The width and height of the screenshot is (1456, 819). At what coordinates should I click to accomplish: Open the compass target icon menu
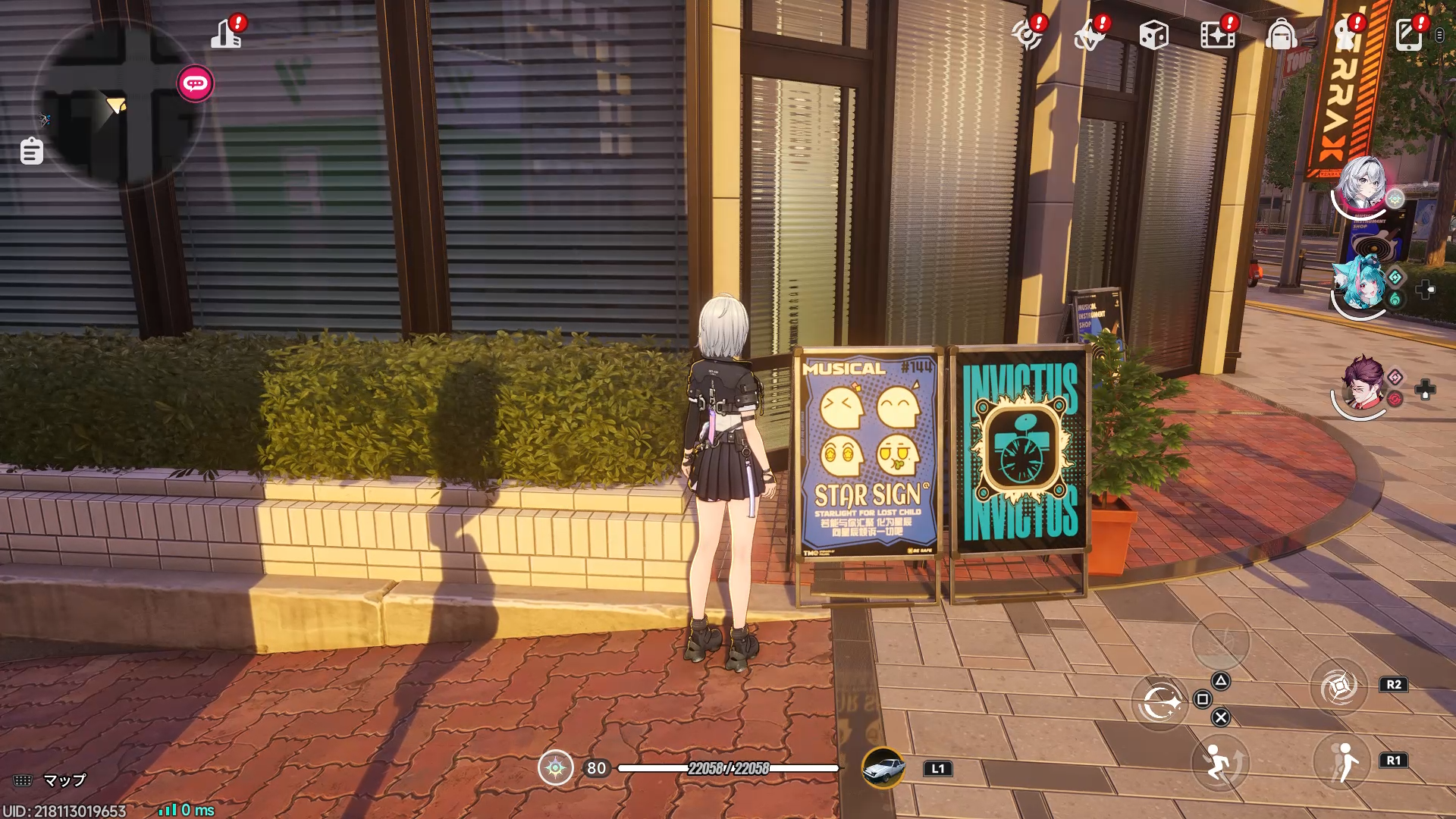coord(1028,35)
